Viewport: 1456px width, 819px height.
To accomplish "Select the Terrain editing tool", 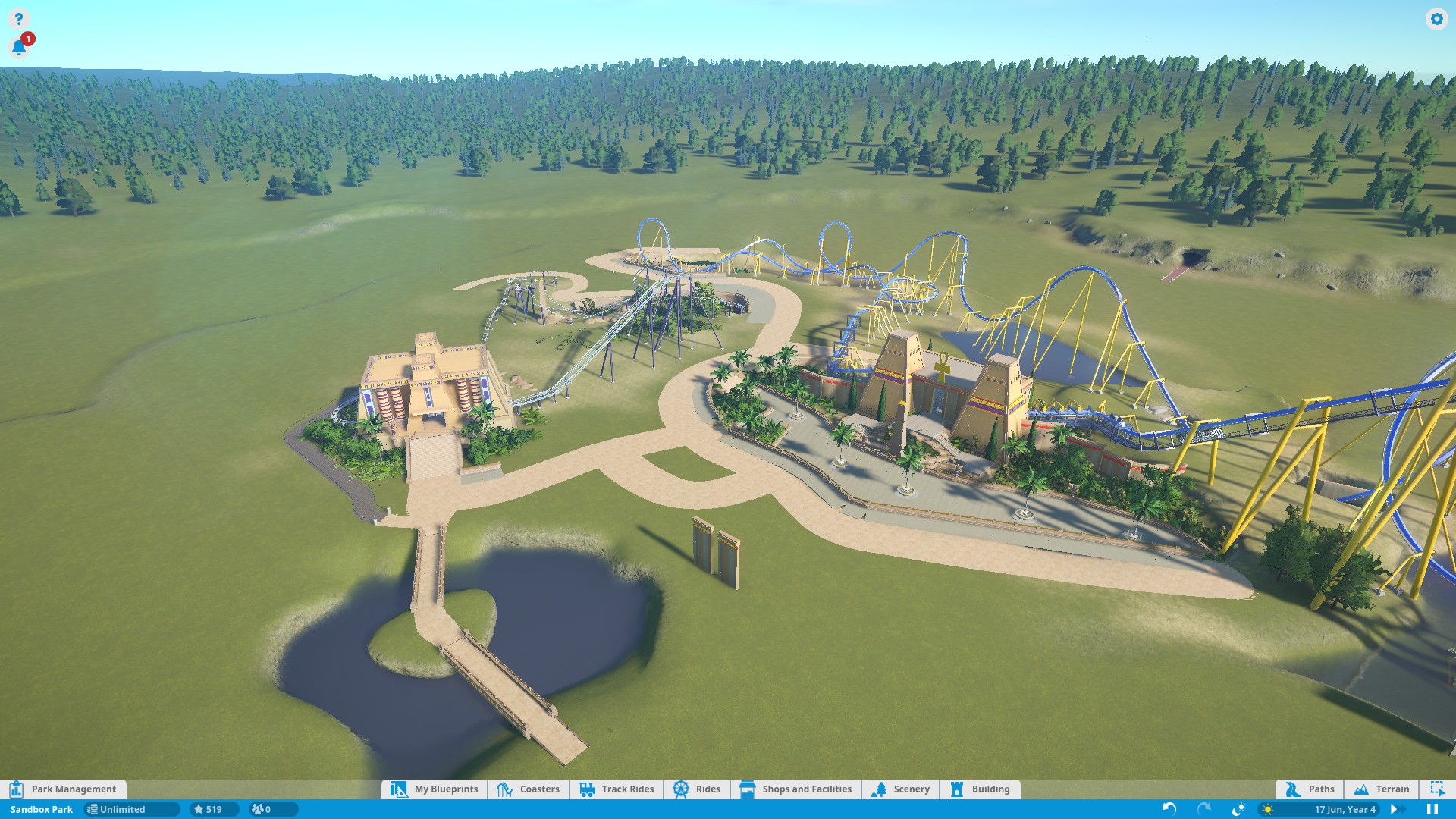I will click(1382, 789).
